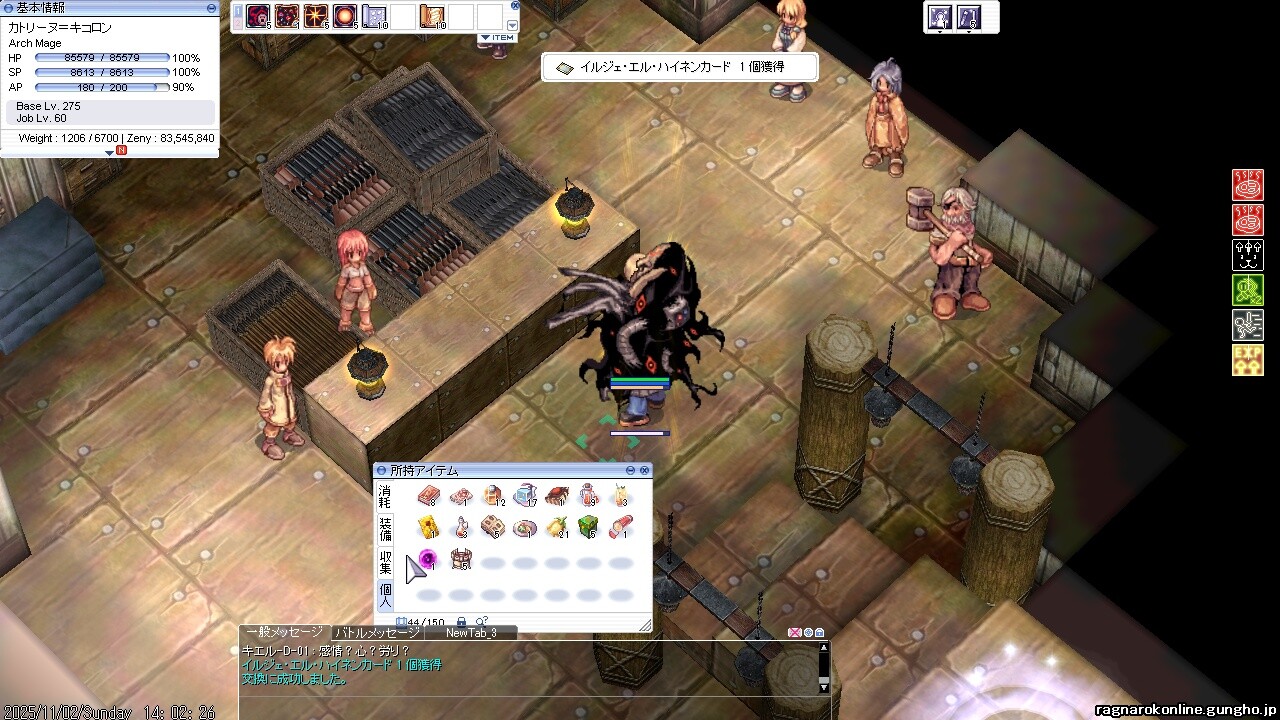Close the inventory window
Screen dimensions: 1280x720
(645, 470)
